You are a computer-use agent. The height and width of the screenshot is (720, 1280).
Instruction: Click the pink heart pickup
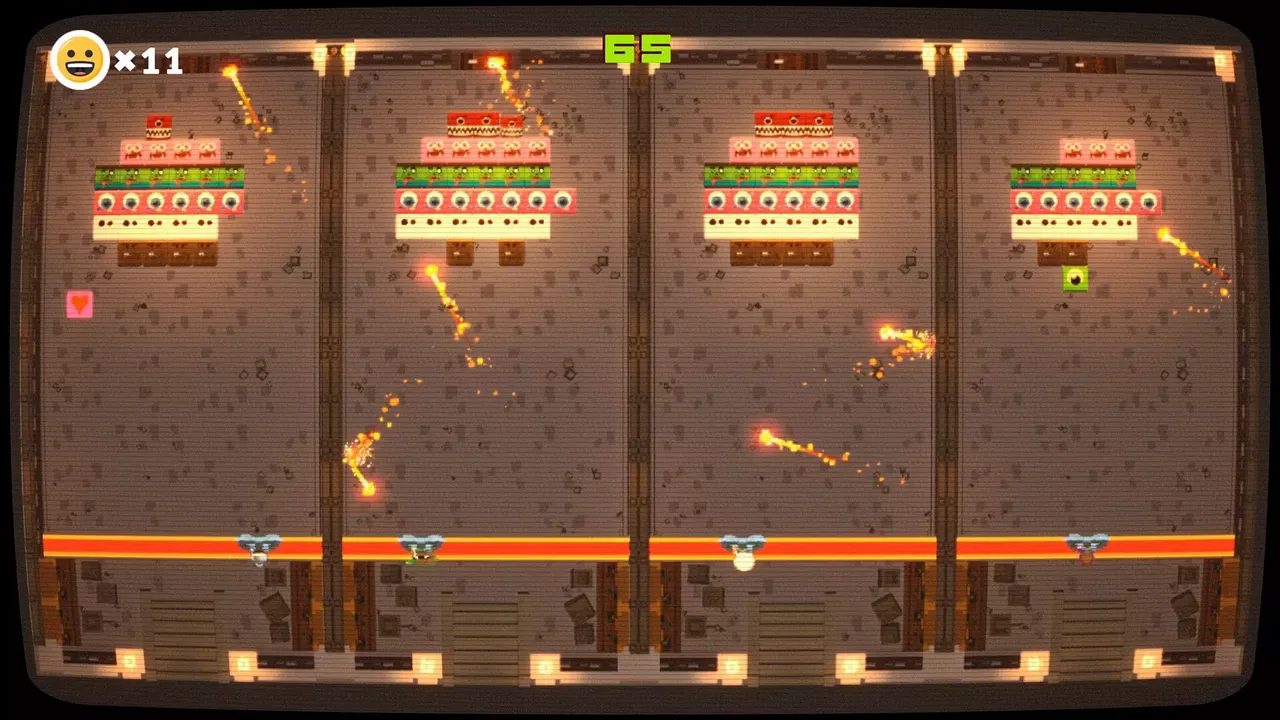pyautogui.click(x=79, y=304)
